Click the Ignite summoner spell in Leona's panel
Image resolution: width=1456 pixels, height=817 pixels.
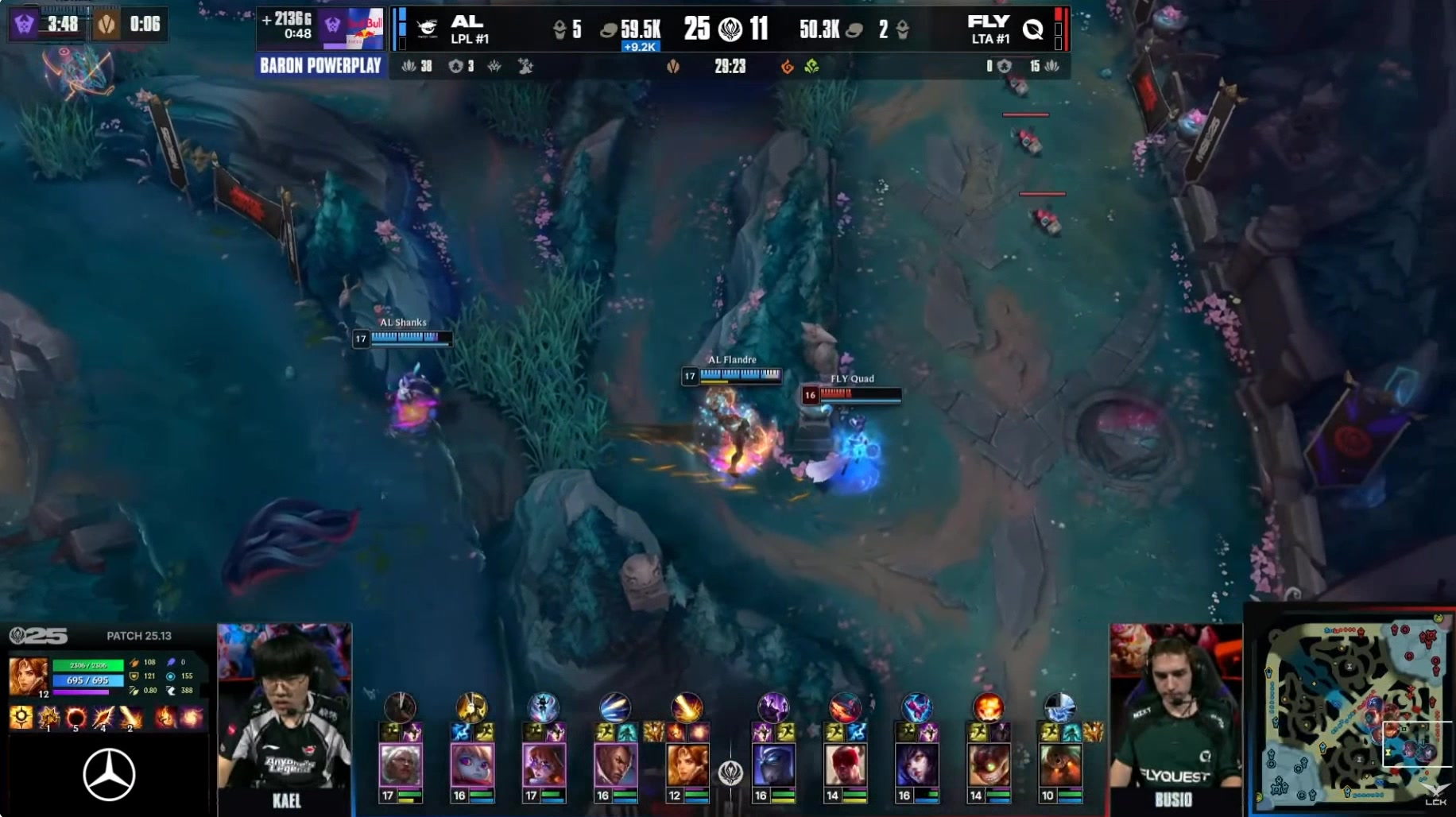(x=166, y=718)
